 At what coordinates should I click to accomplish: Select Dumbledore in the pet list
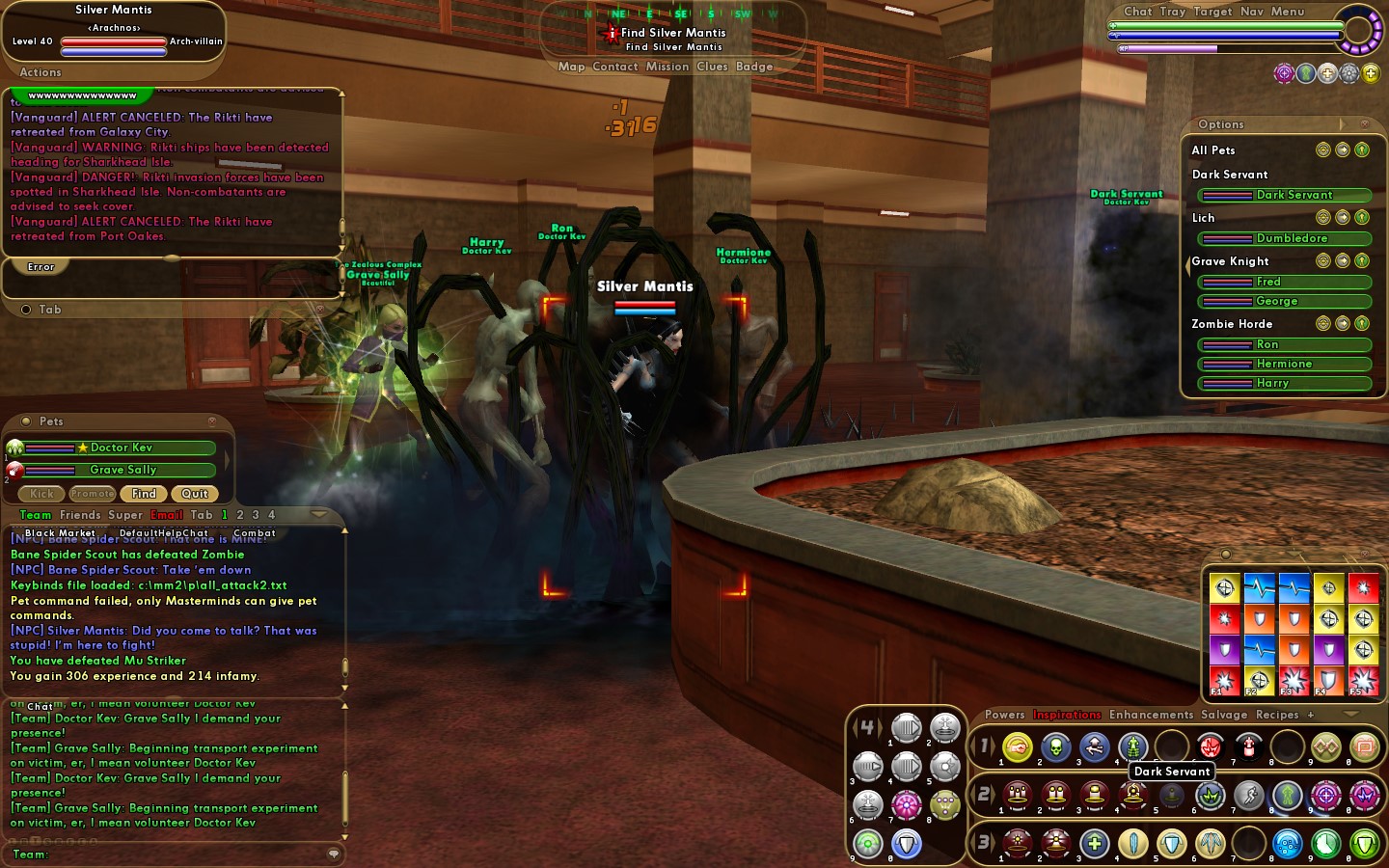pyautogui.click(x=1285, y=238)
